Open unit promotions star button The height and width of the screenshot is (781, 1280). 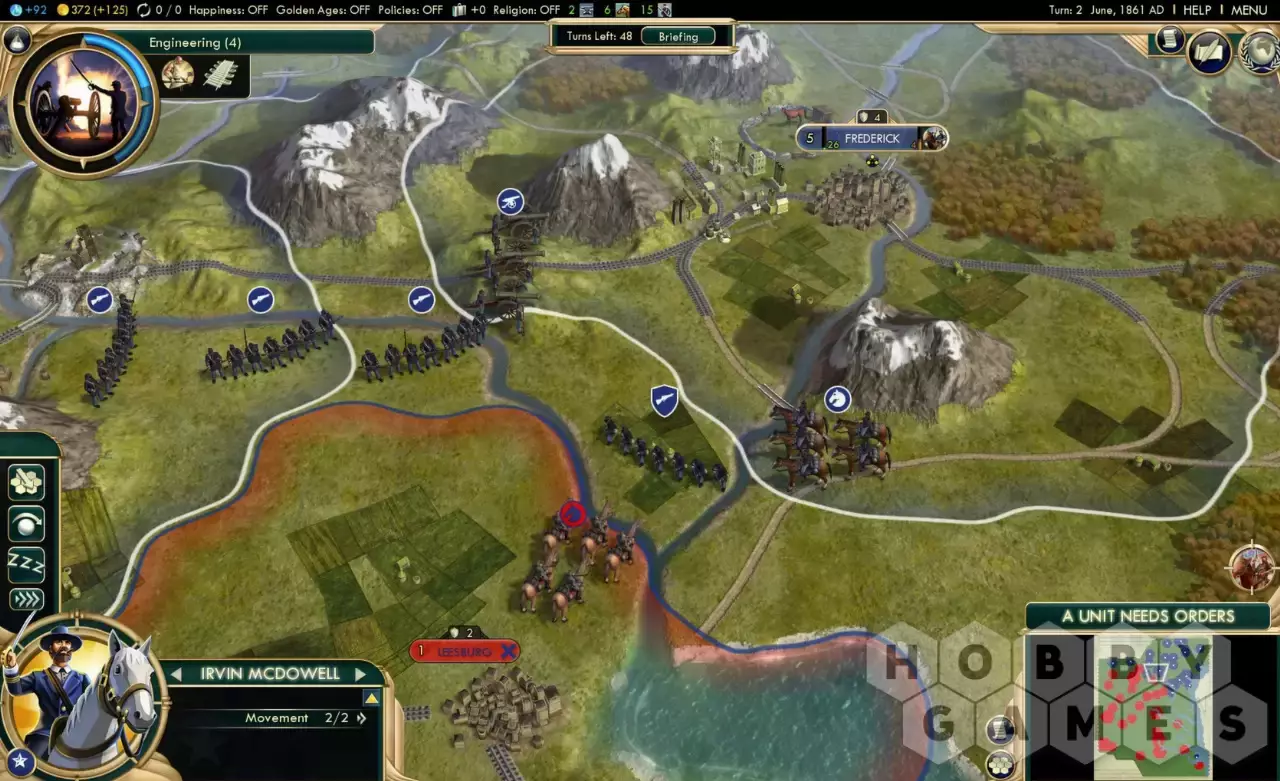coord(18,763)
